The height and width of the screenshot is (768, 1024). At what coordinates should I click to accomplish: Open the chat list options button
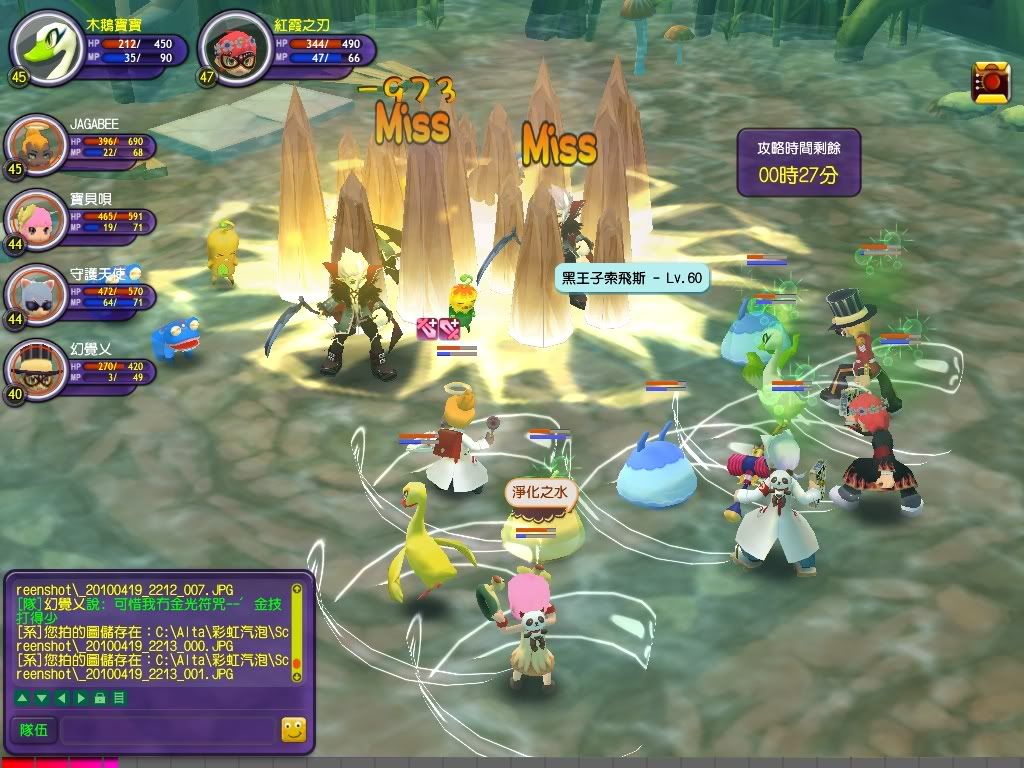pos(119,697)
